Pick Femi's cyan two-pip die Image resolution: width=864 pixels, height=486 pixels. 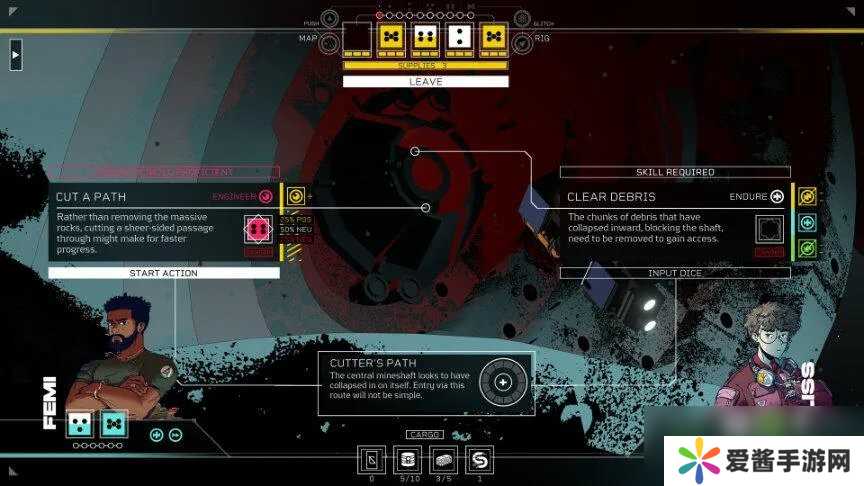tap(80, 424)
